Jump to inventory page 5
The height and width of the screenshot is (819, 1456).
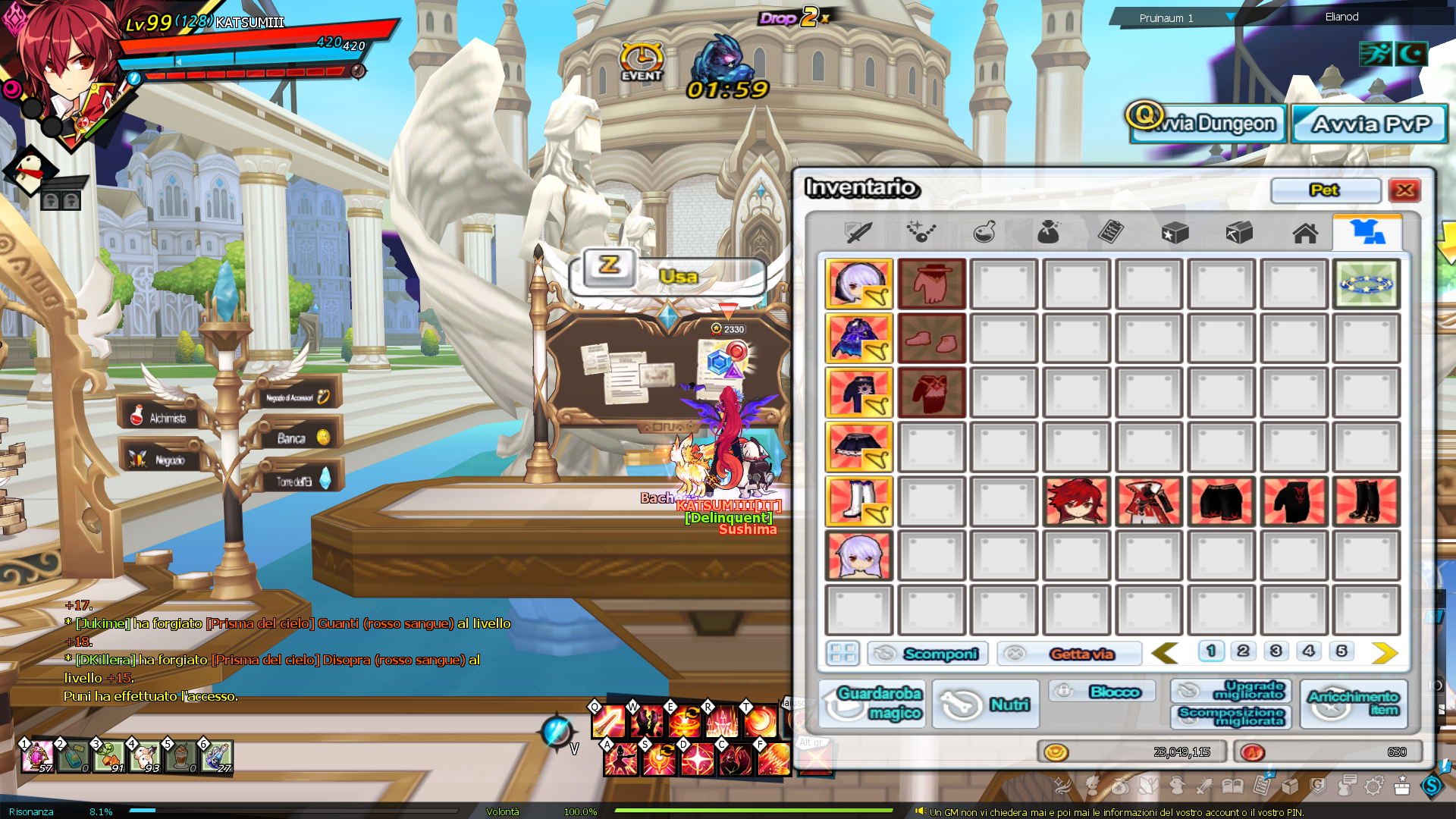pyautogui.click(x=1341, y=651)
